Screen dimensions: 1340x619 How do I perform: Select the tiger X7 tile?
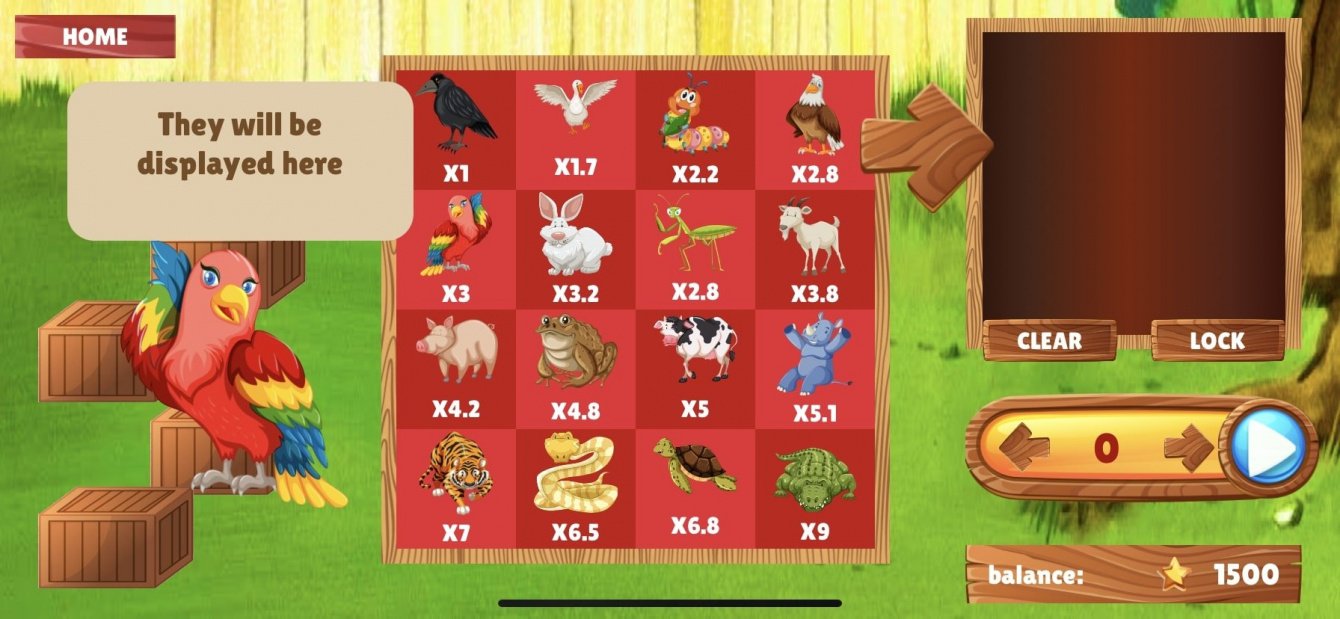pos(456,488)
